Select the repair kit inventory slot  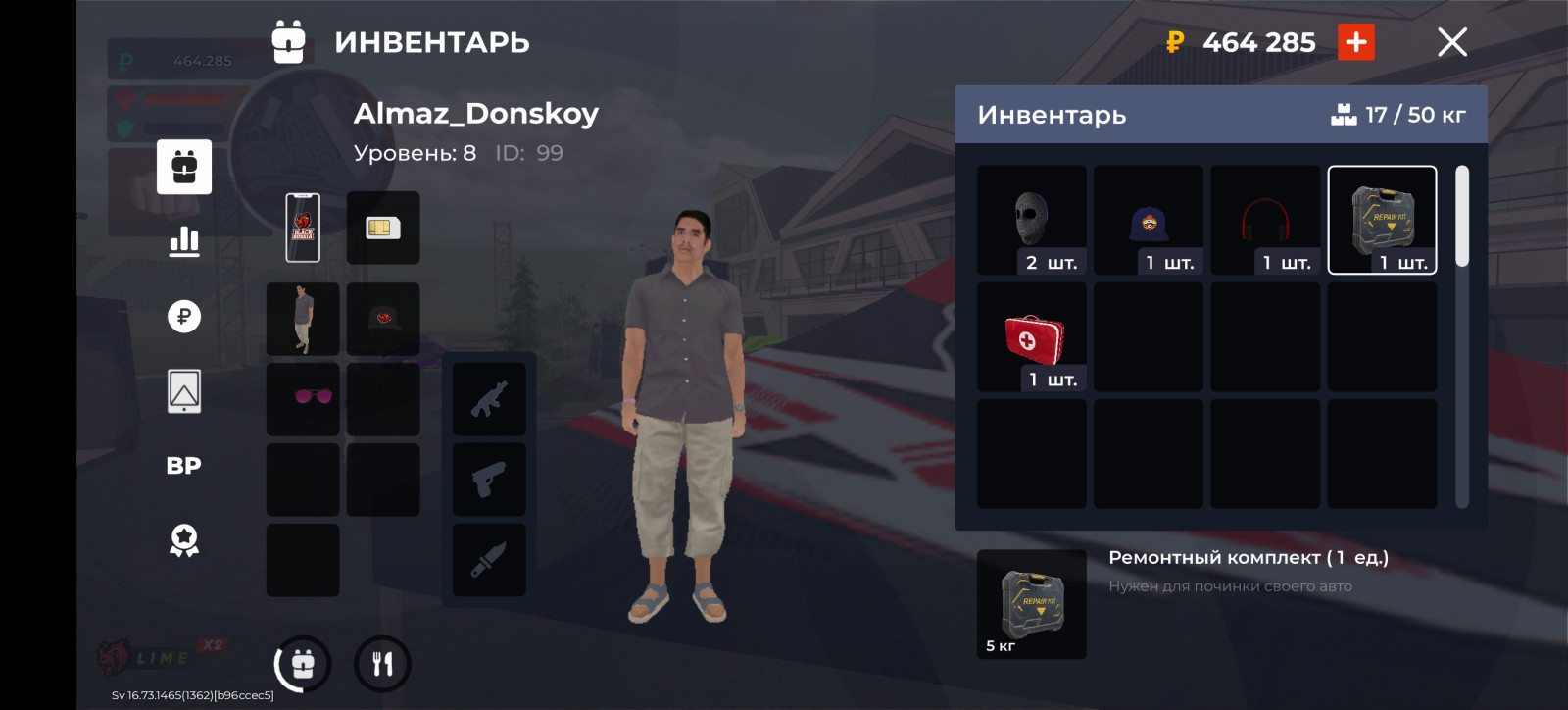1382,220
